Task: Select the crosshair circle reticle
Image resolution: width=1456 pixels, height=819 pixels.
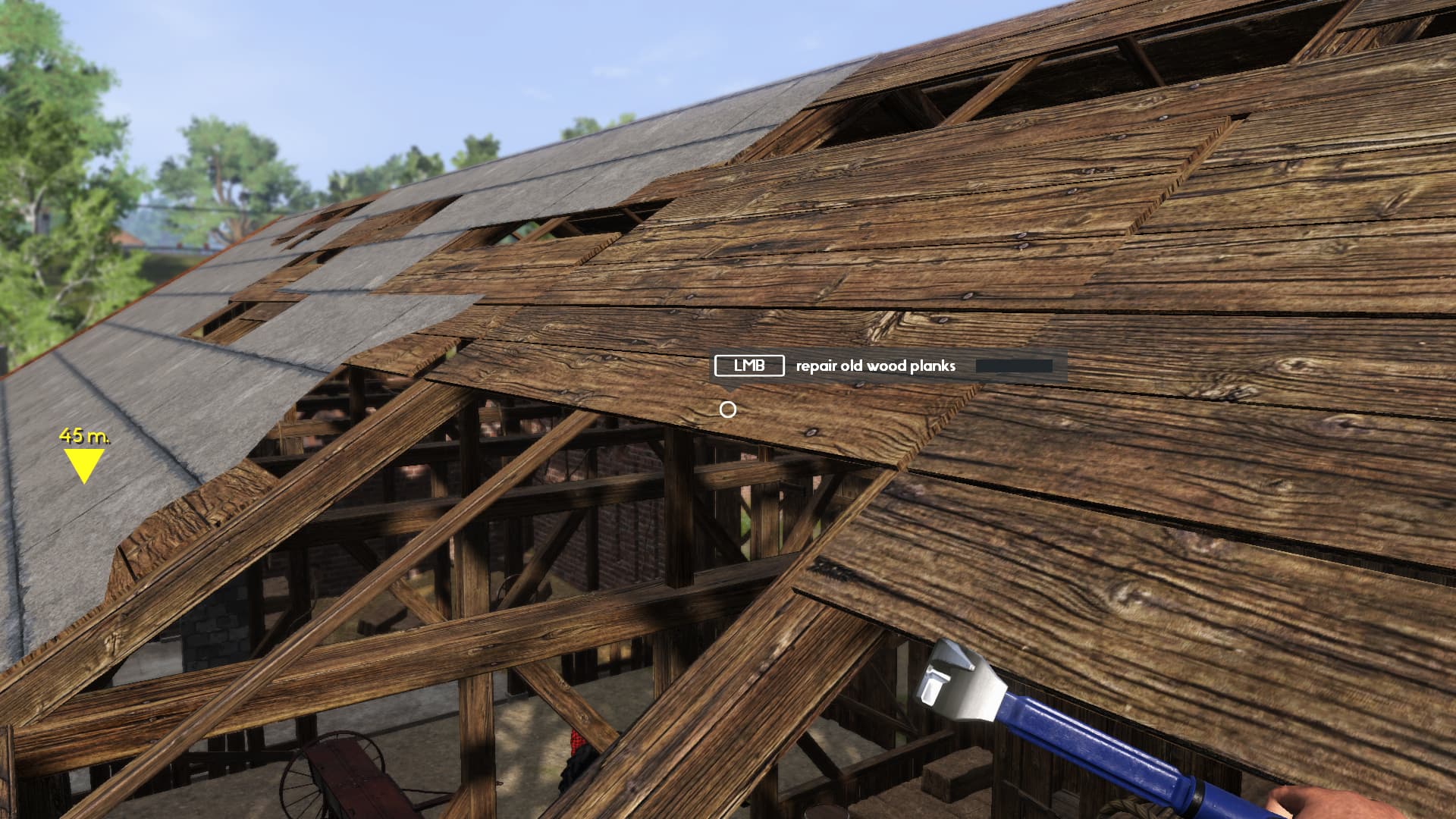Action: [x=729, y=409]
